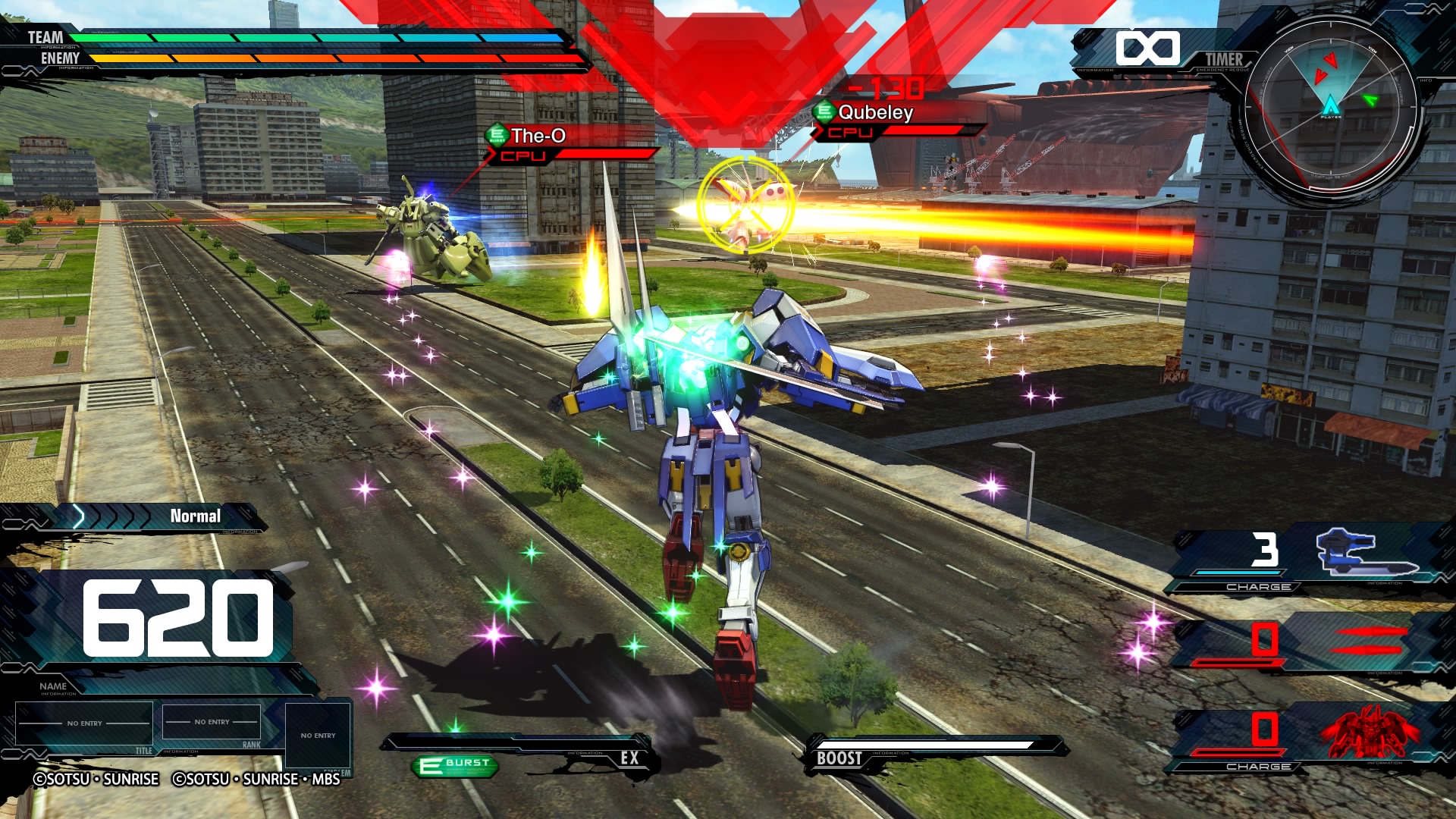Target the The-O enemy name tag
Image resolution: width=1456 pixels, height=819 pixels.
pyautogui.click(x=537, y=136)
